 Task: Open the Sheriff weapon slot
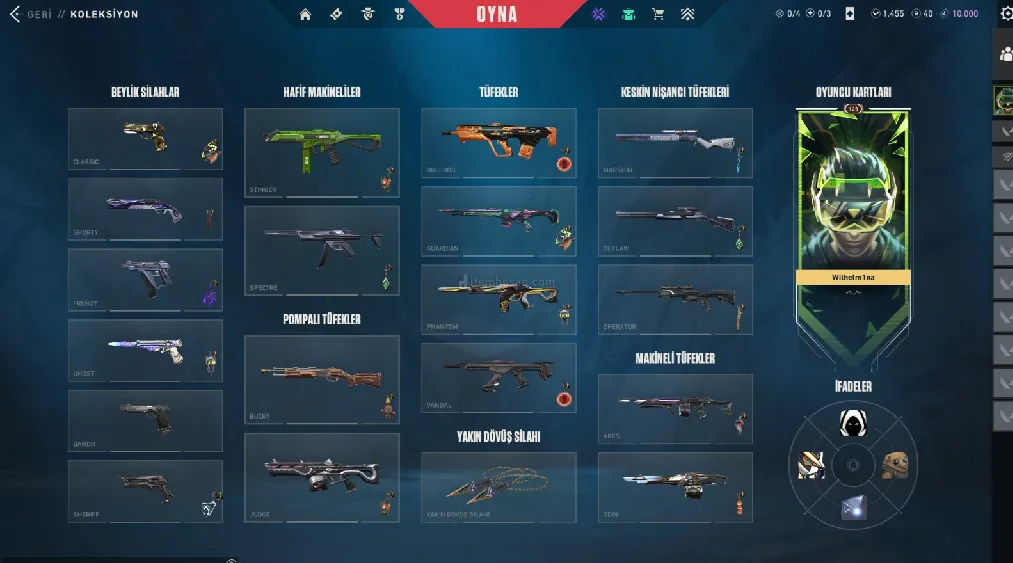[145, 490]
